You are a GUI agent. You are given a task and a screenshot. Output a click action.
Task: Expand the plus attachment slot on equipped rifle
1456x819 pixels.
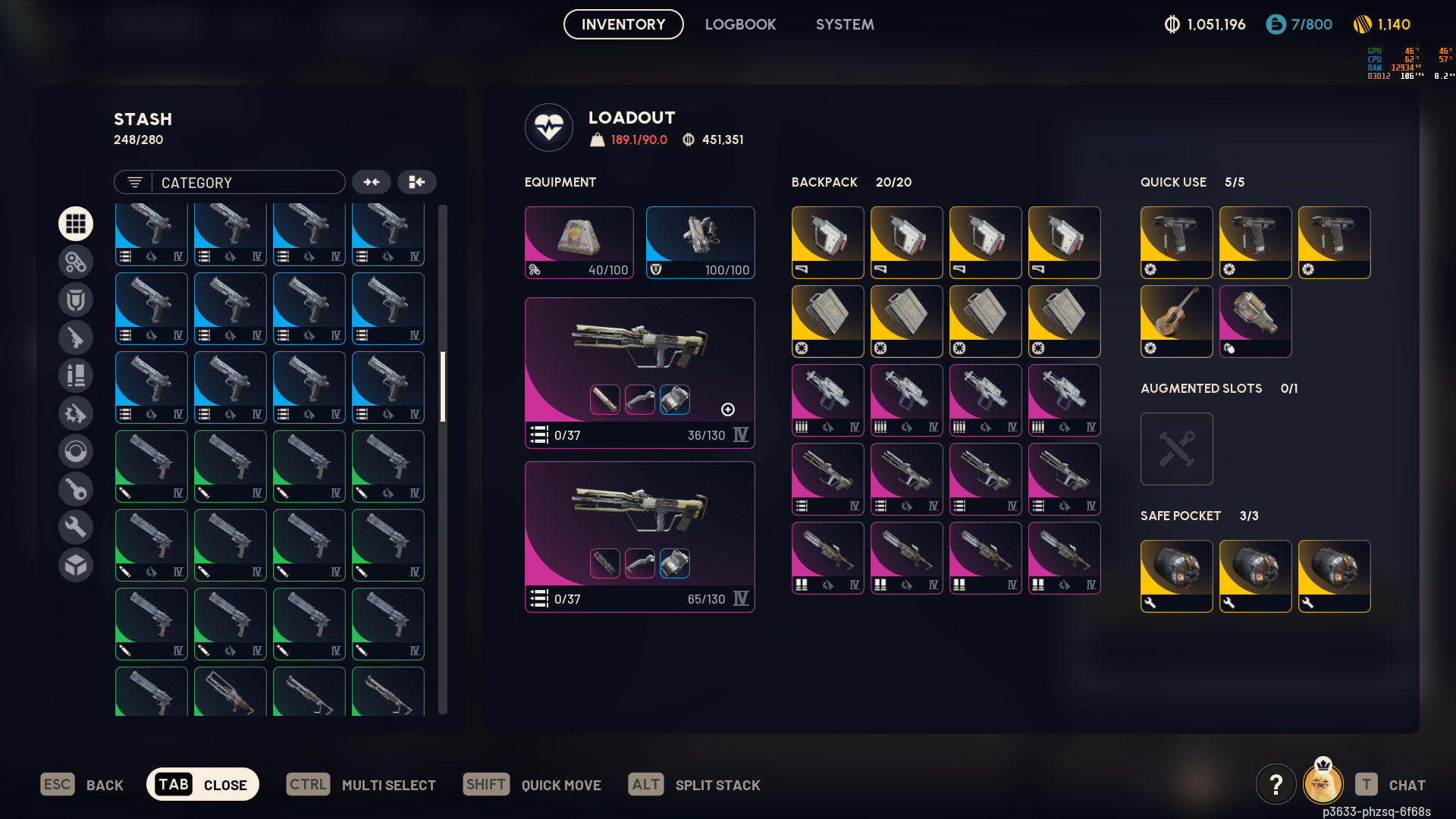pos(728,409)
